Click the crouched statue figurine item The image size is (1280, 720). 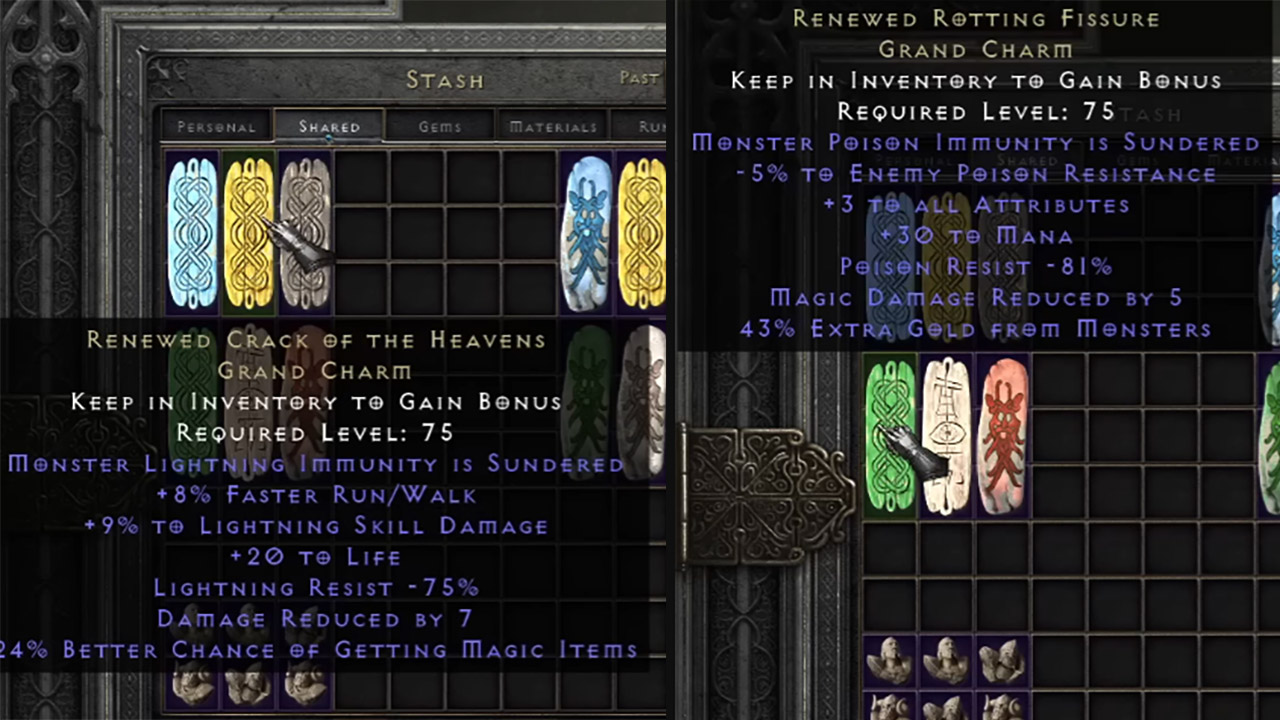1000,662
